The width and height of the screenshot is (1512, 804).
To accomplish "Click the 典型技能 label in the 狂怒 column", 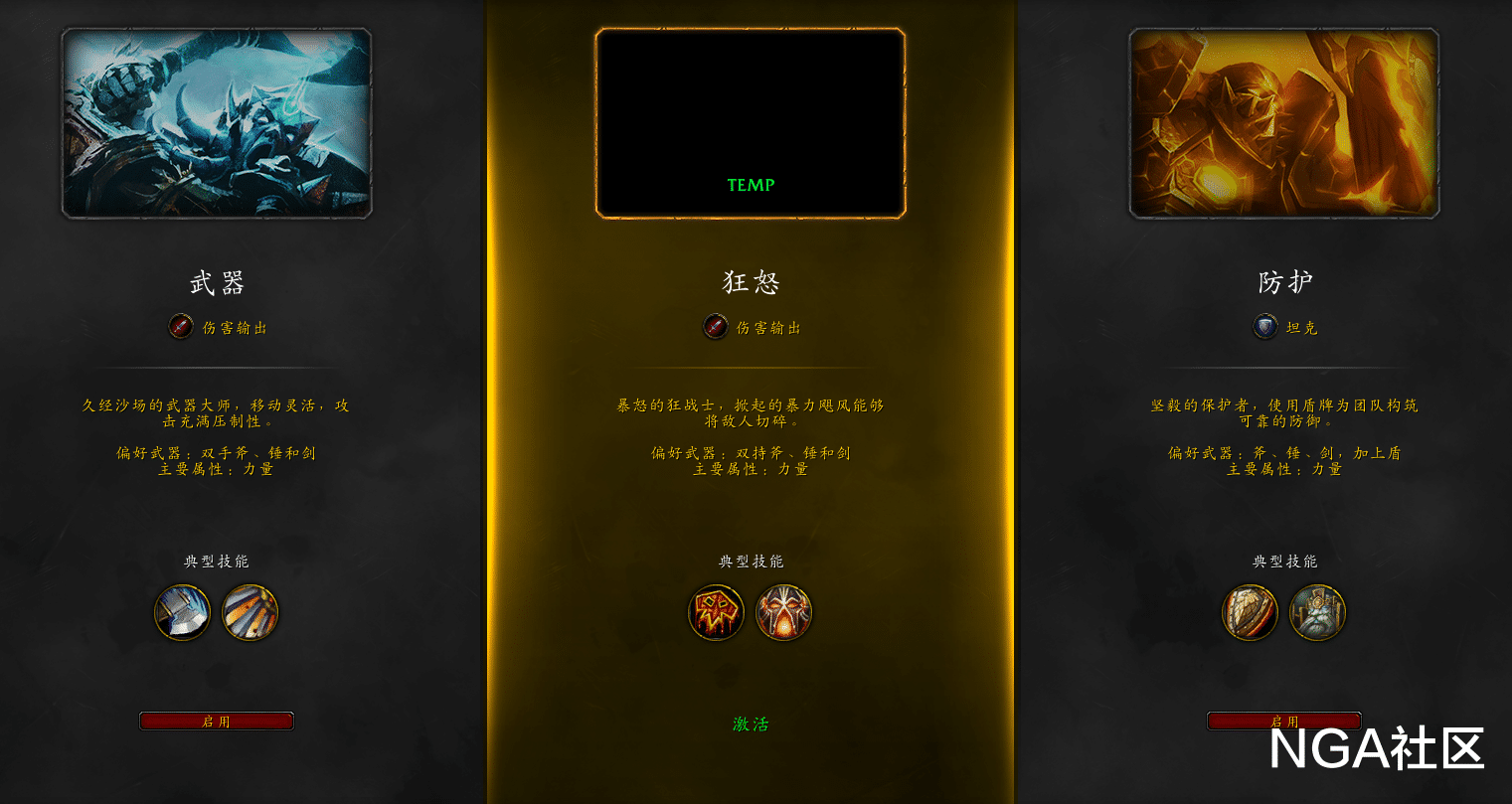I will 751,561.
